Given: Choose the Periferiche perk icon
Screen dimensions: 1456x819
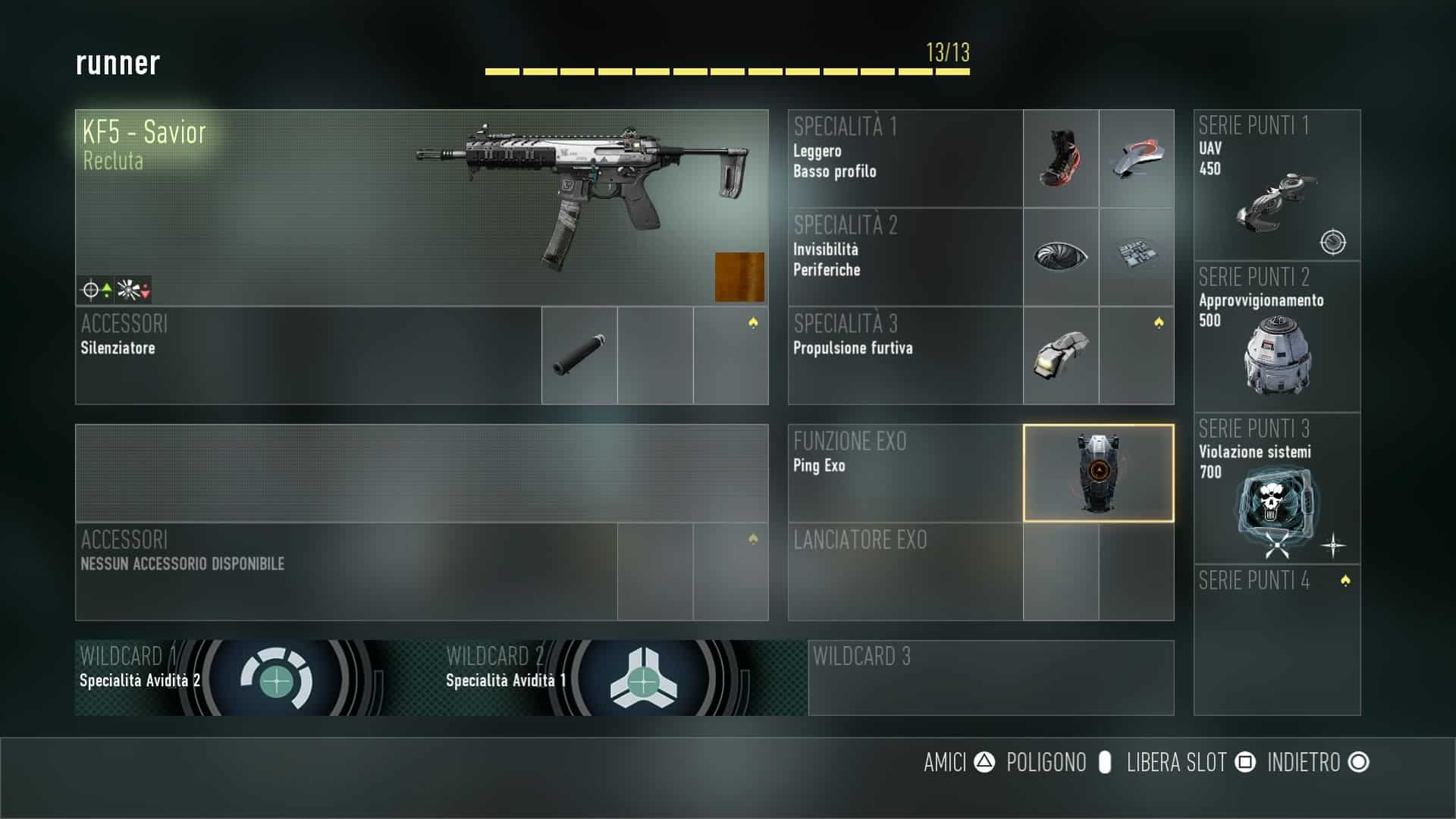Looking at the screenshot, I should 1136,256.
